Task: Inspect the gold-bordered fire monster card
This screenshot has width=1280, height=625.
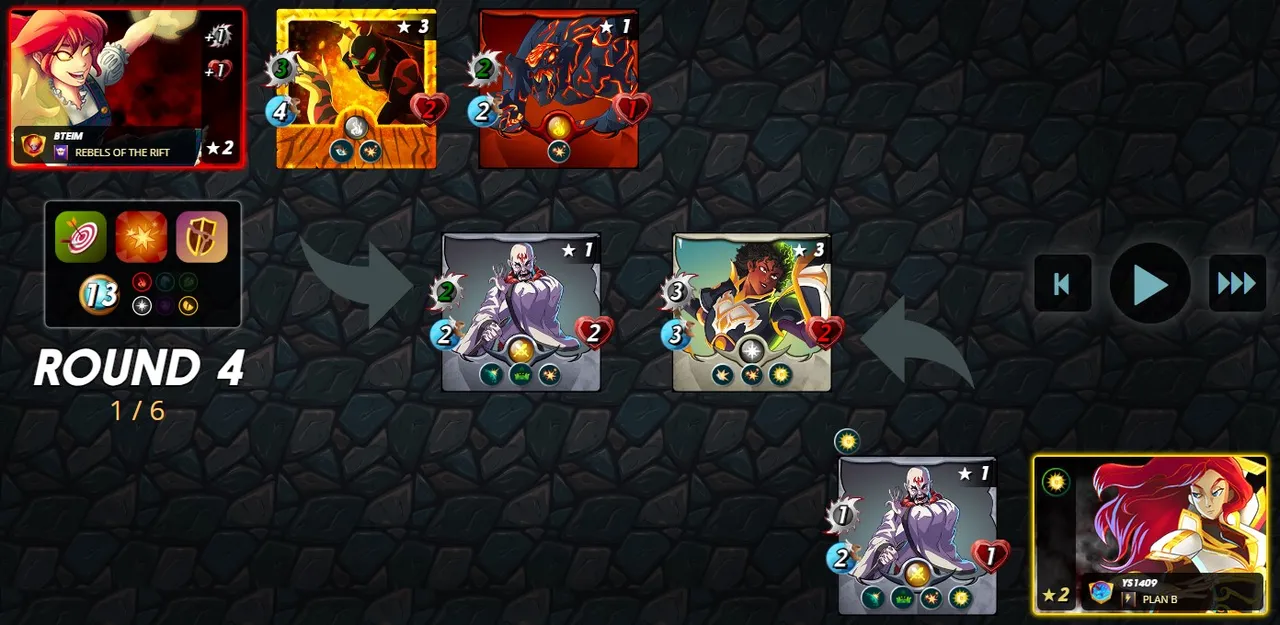Action: coord(356,88)
